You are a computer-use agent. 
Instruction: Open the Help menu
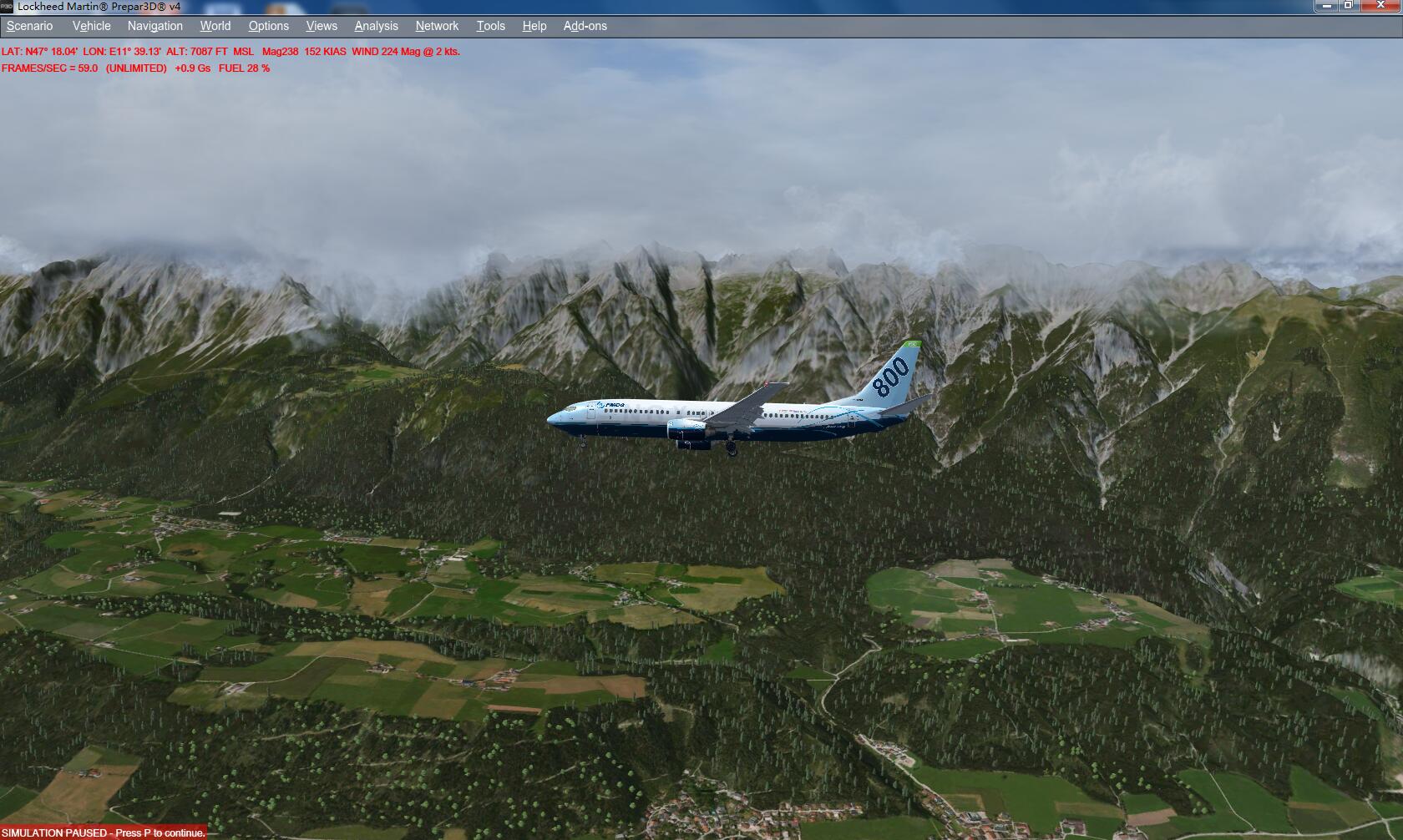coord(534,26)
